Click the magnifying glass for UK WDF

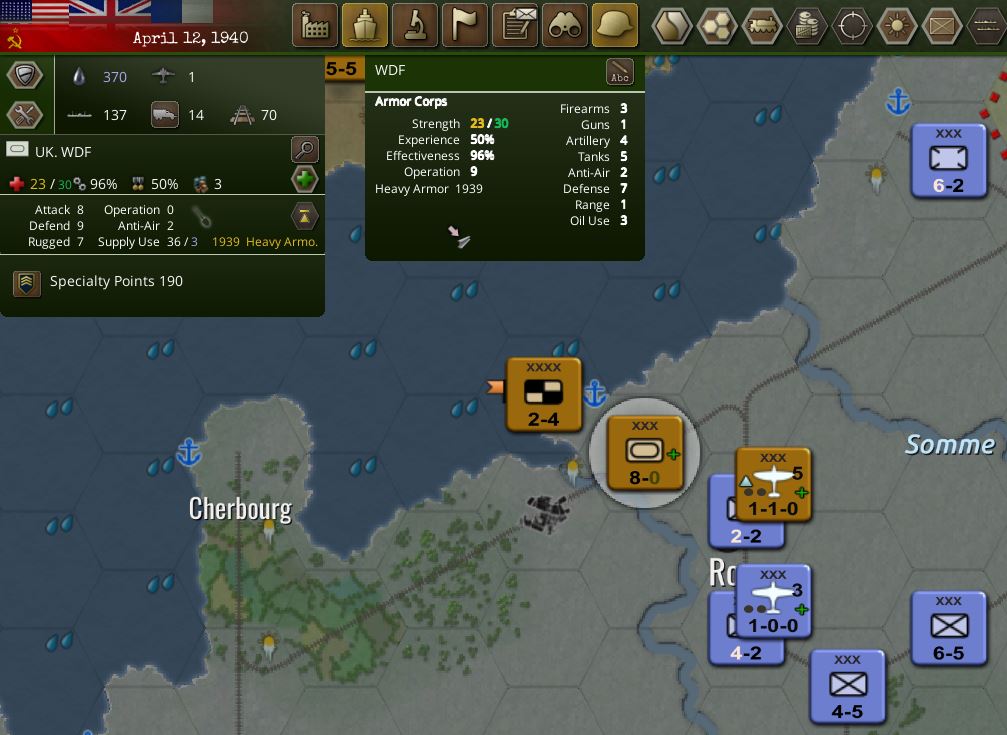click(x=304, y=150)
